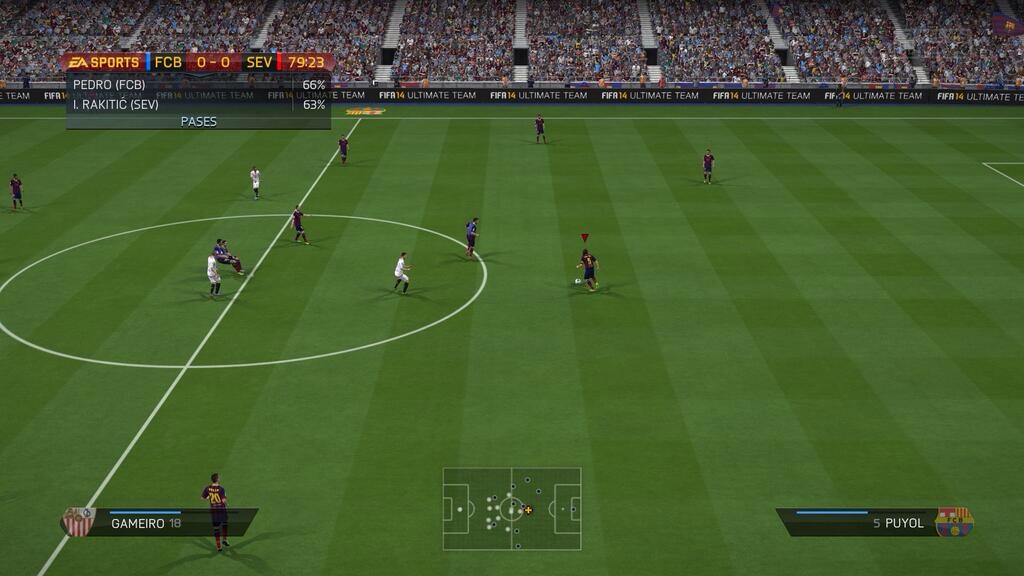Click the pitch radar minimap

point(512,509)
